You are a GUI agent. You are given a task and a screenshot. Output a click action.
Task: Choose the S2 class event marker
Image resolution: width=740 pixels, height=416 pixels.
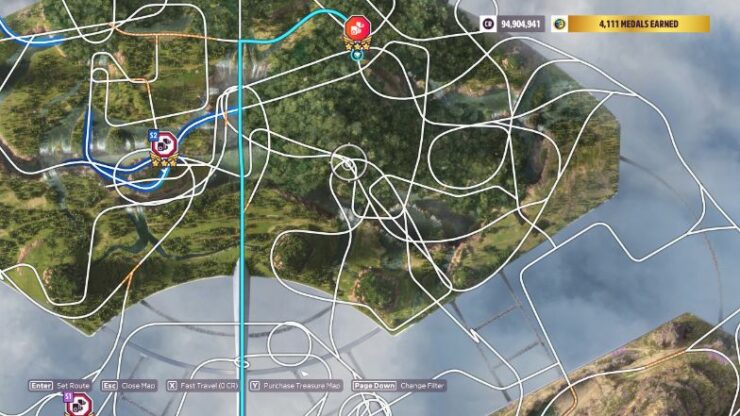(x=163, y=146)
